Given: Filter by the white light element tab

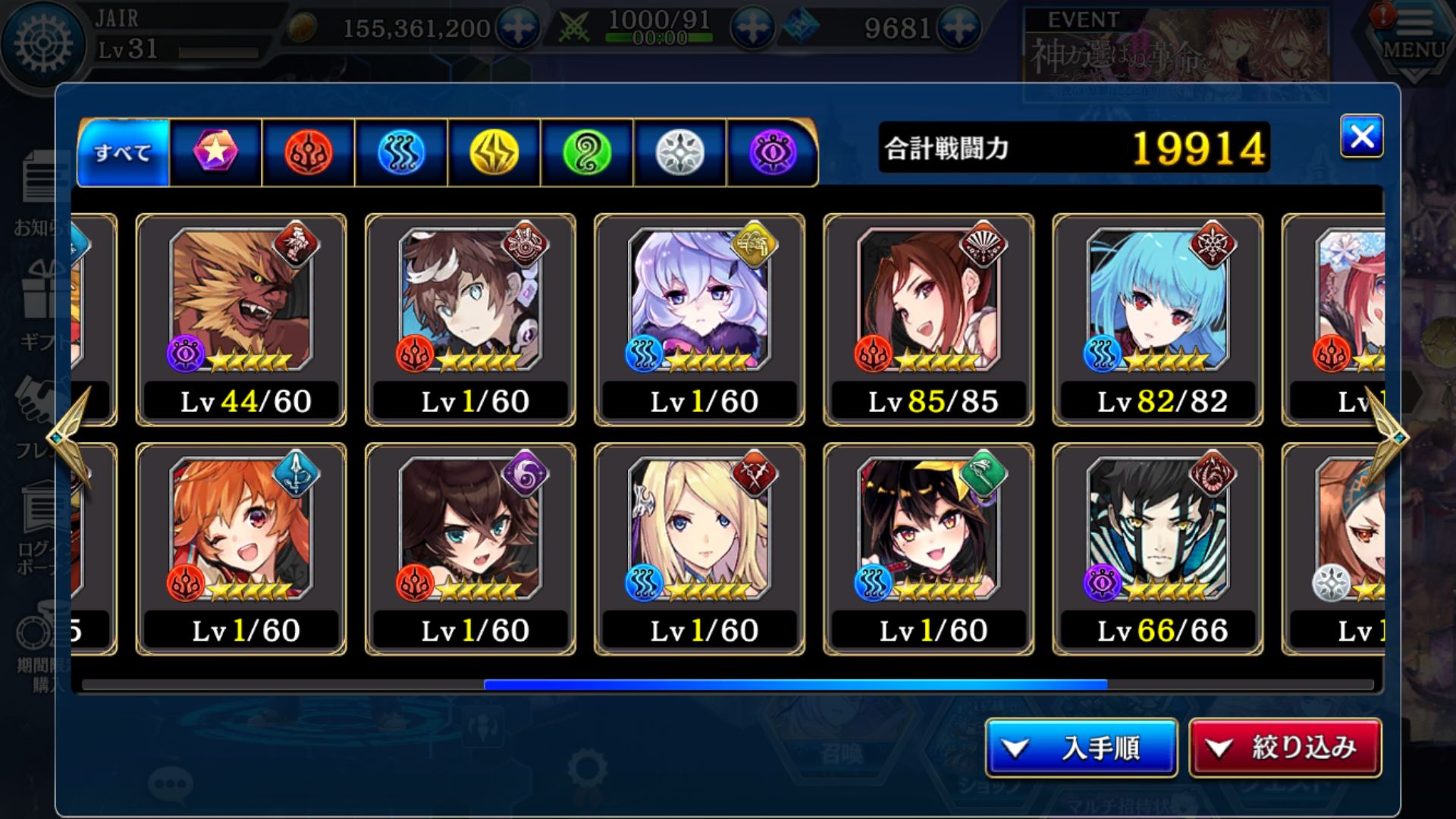Looking at the screenshot, I should tap(679, 152).
